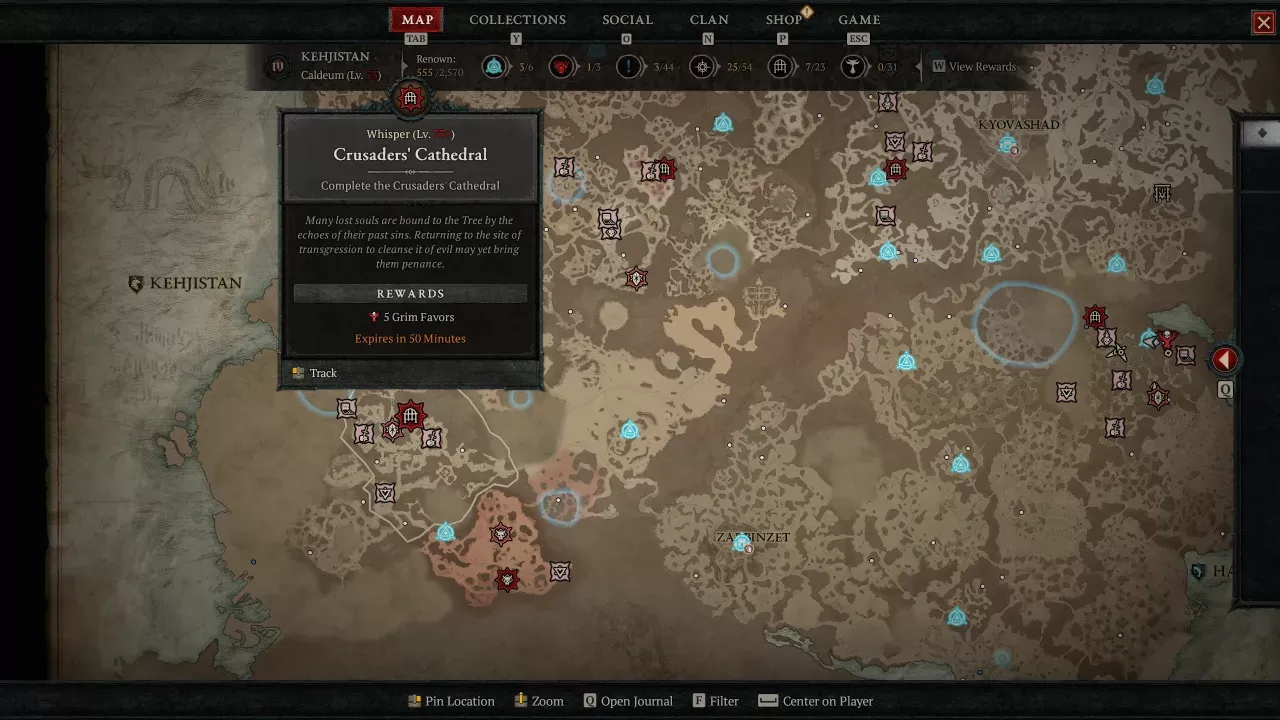
Task: Open the Social tab
Action: pyautogui.click(x=627, y=20)
